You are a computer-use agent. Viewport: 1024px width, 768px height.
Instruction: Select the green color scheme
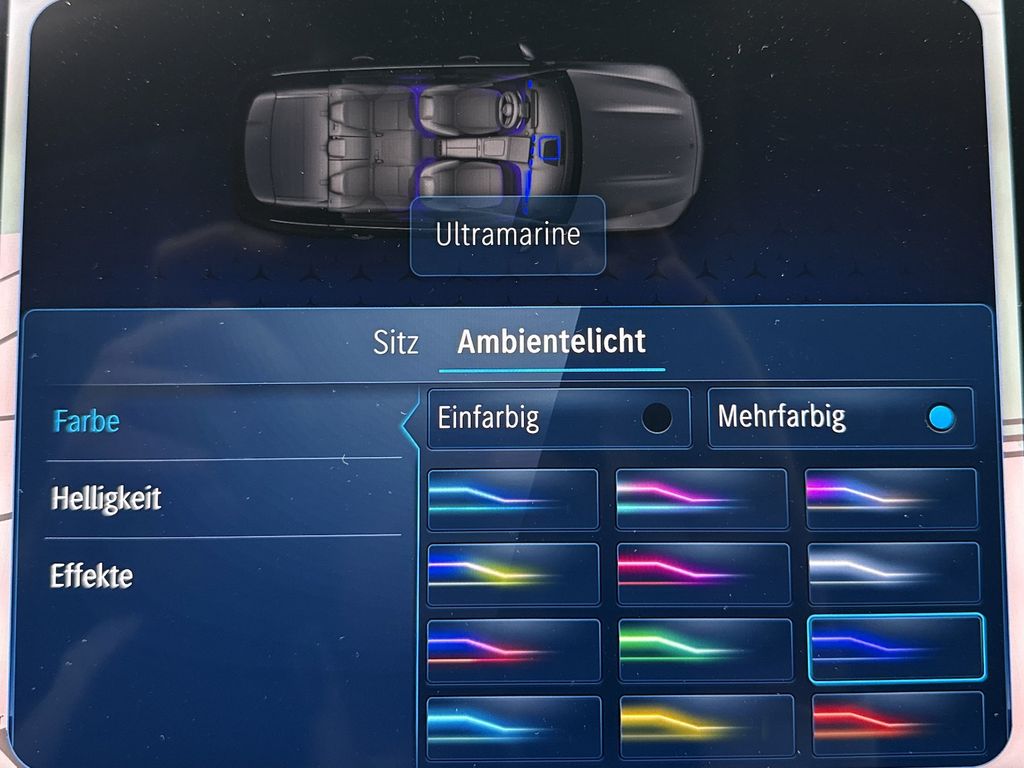pos(704,650)
